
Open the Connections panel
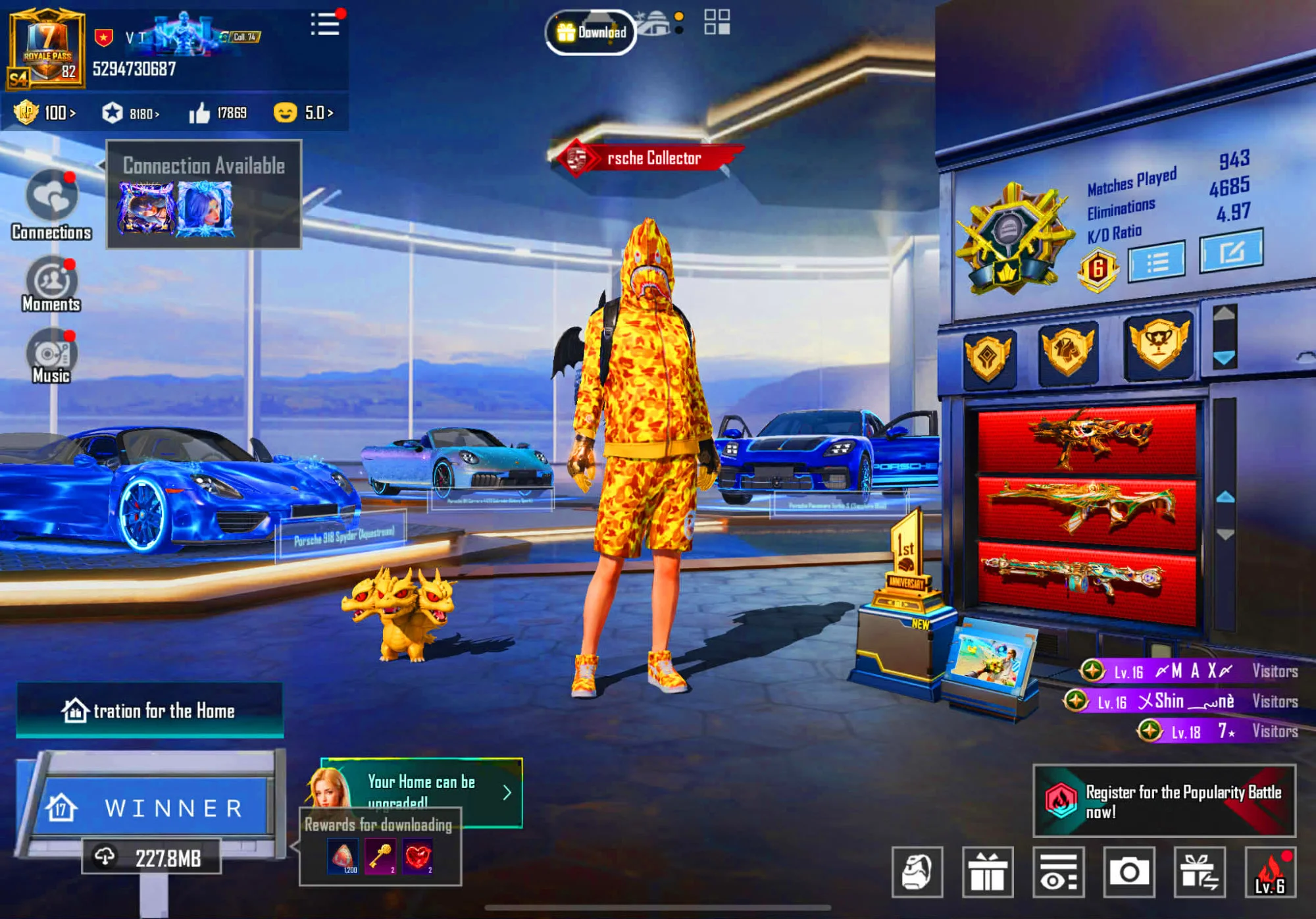coord(51,205)
